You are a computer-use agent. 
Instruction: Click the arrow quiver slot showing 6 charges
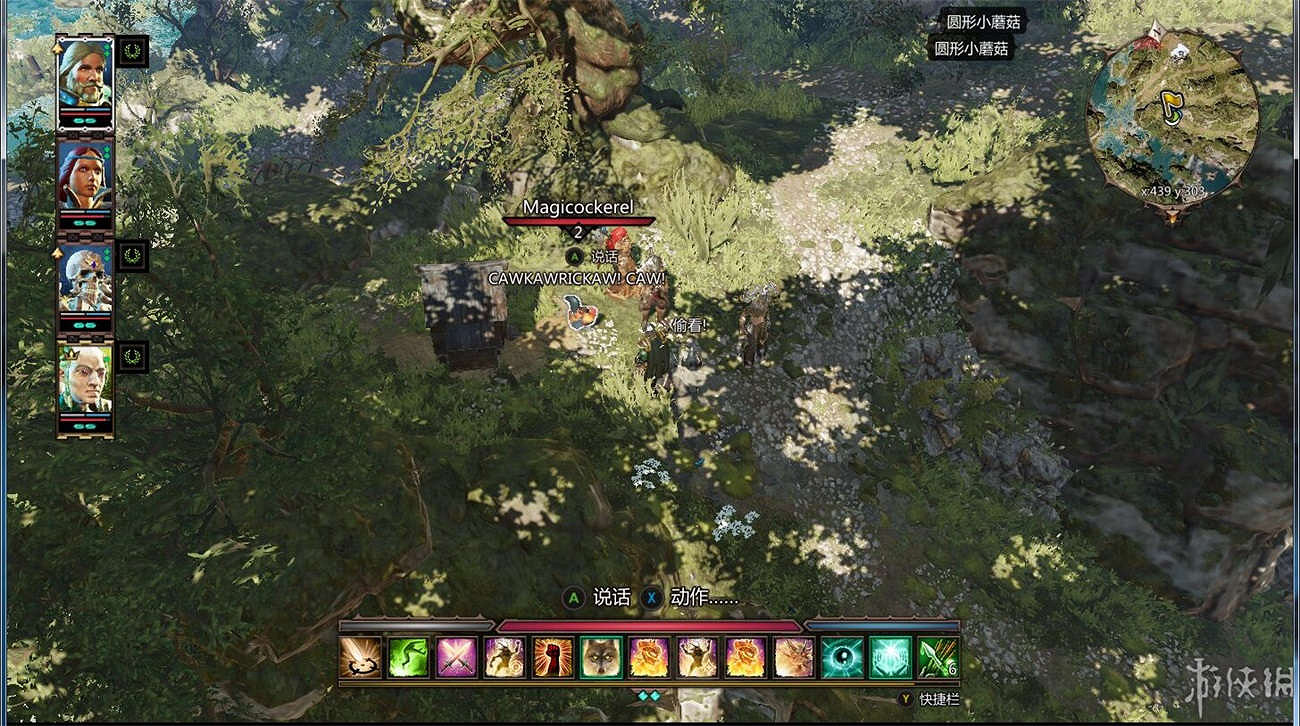coord(936,658)
